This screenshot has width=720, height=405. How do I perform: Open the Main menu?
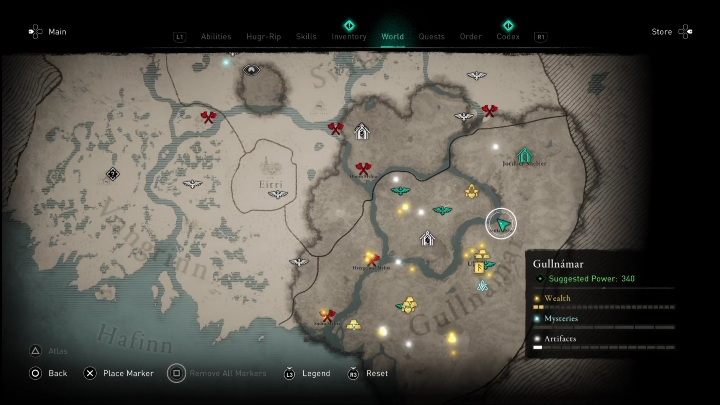click(x=51, y=32)
